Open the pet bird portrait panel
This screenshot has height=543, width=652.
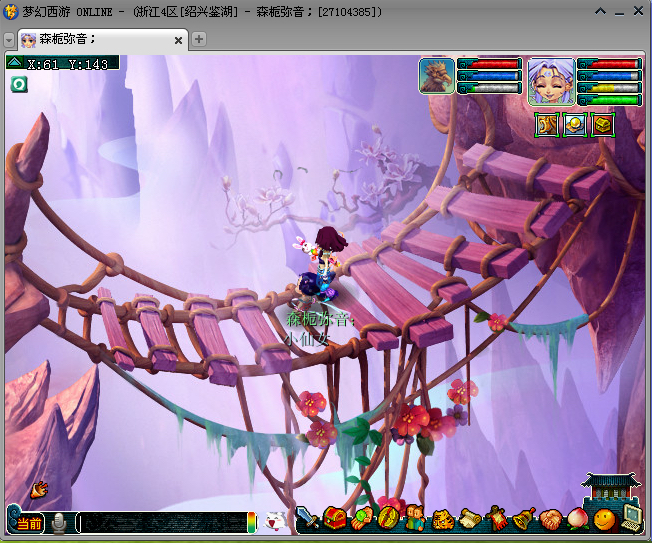pos(437,77)
